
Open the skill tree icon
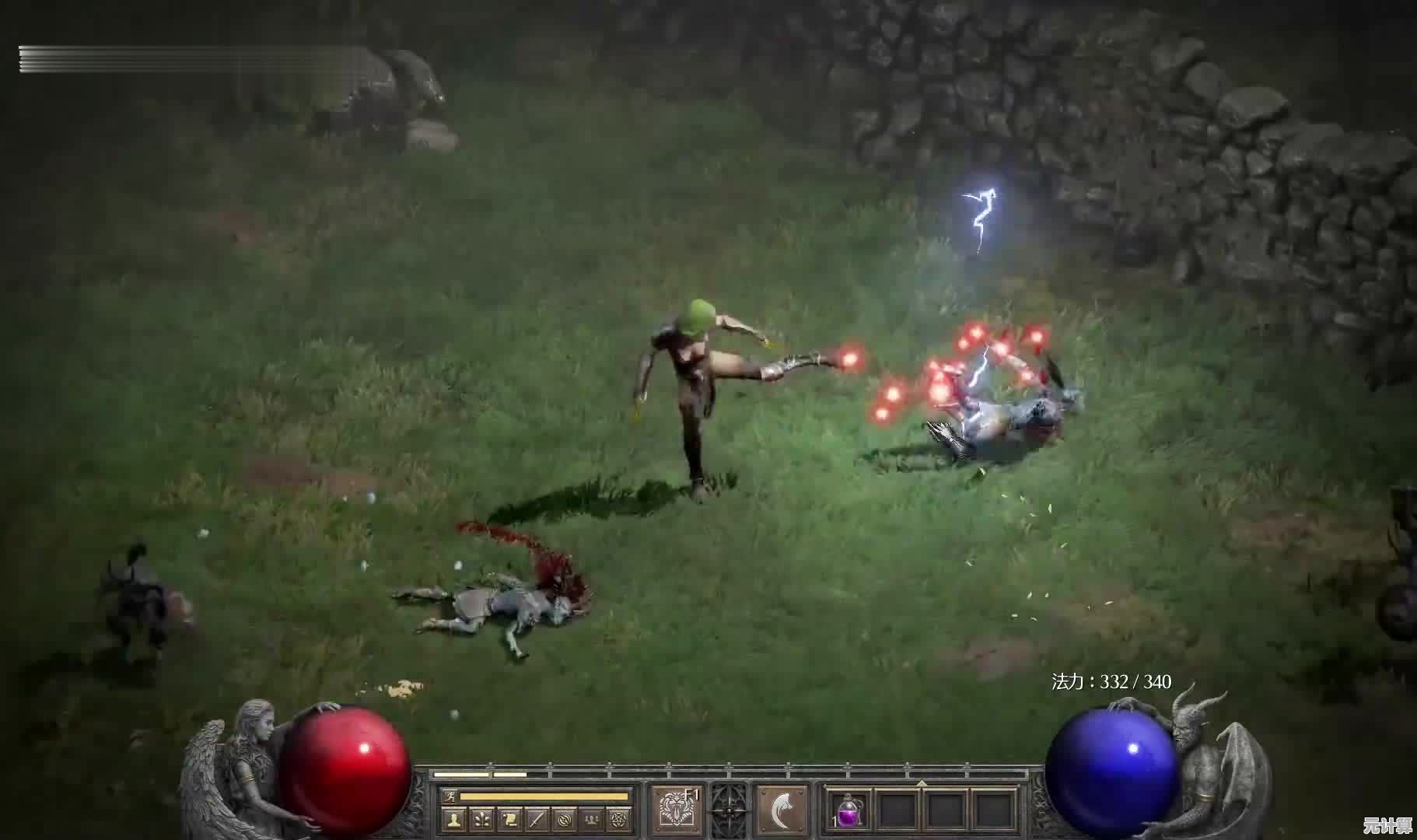(x=482, y=818)
